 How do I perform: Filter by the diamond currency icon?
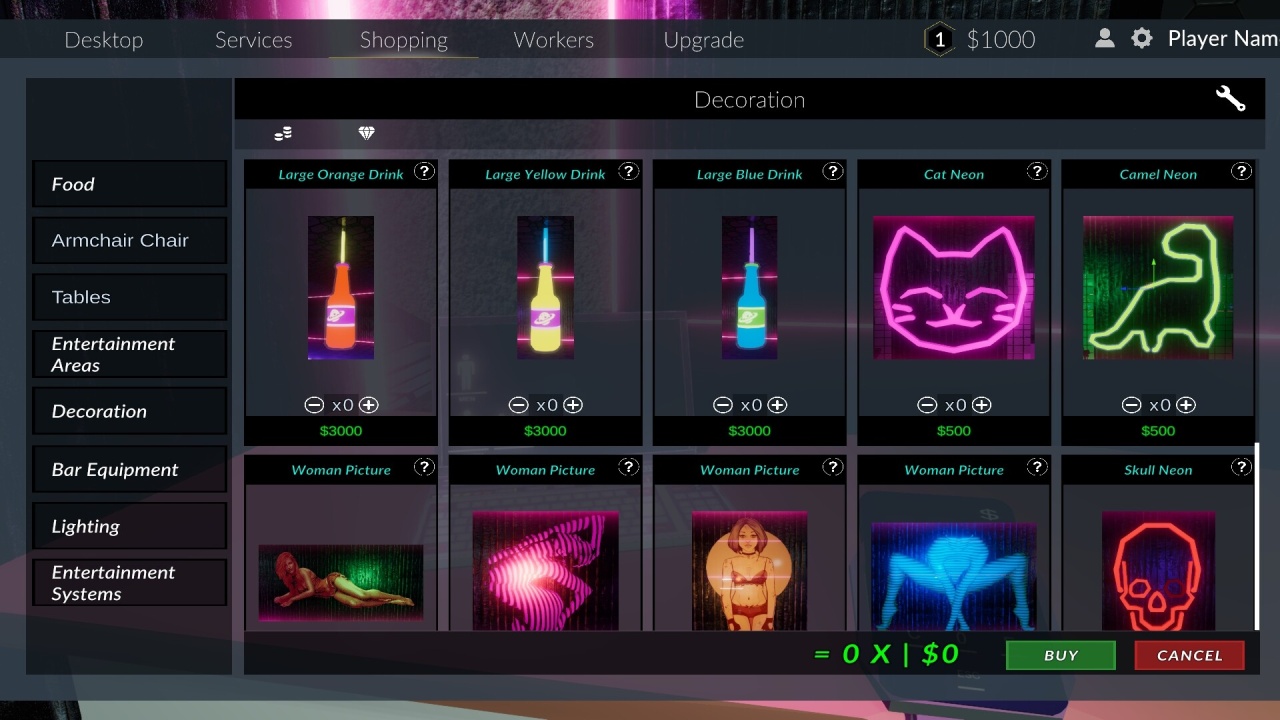(366, 133)
